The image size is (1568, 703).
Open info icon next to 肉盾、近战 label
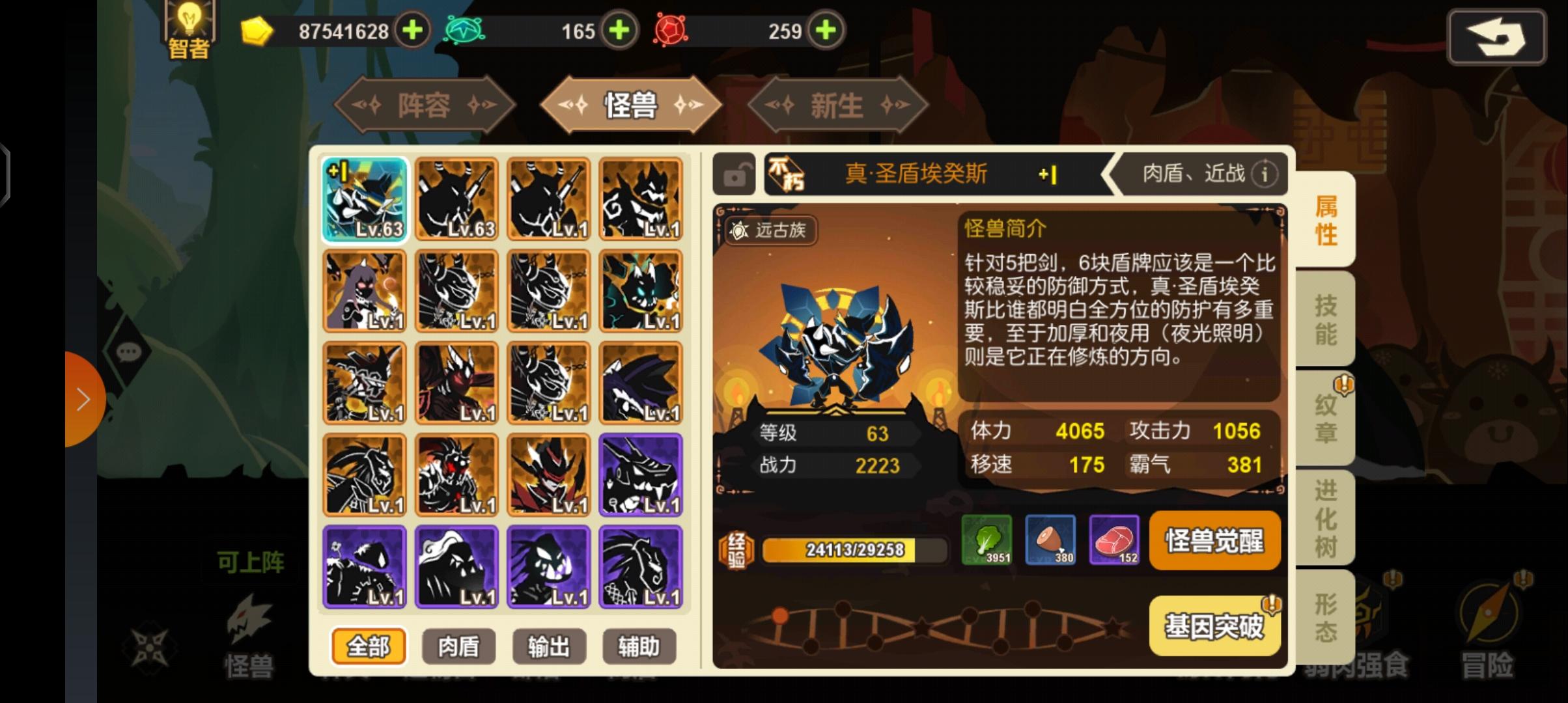(x=1264, y=174)
